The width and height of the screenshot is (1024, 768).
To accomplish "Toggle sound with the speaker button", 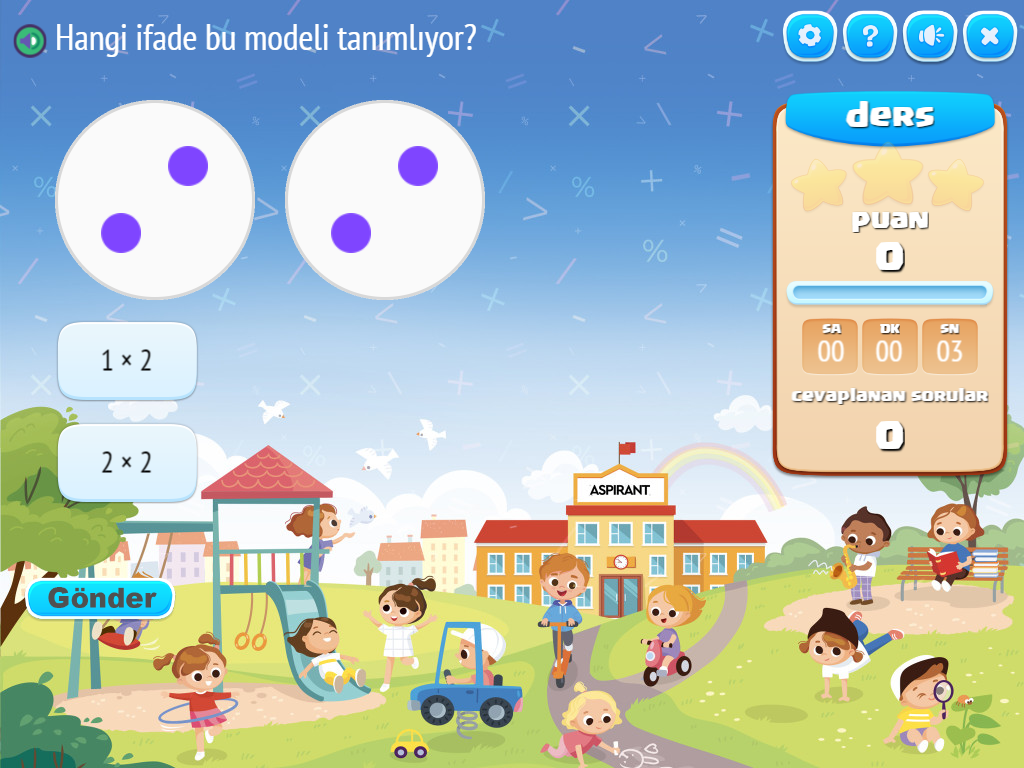I will pyautogui.click(x=930, y=37).
